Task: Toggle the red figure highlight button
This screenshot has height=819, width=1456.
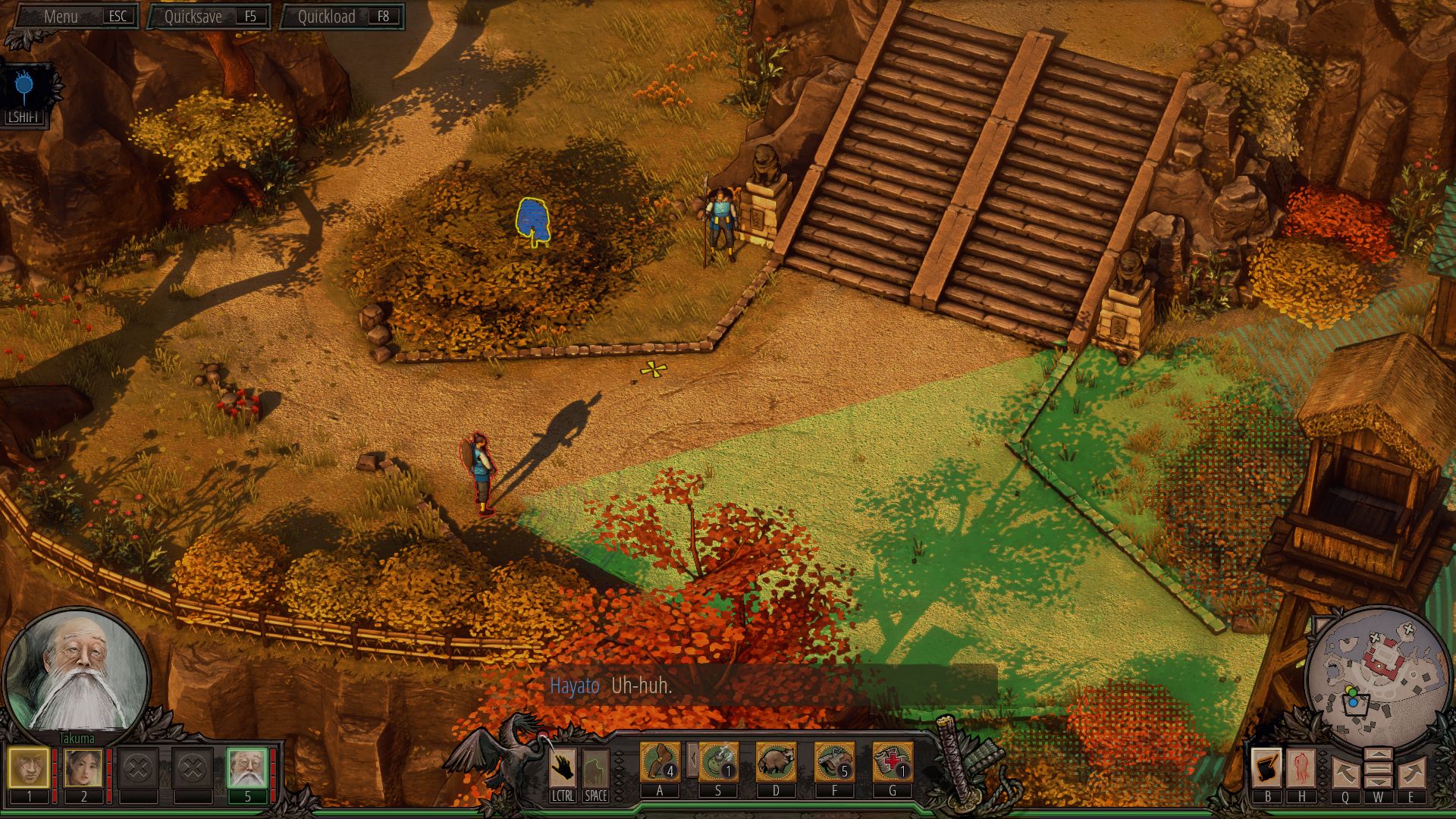Action: [x=1301, y=767]
